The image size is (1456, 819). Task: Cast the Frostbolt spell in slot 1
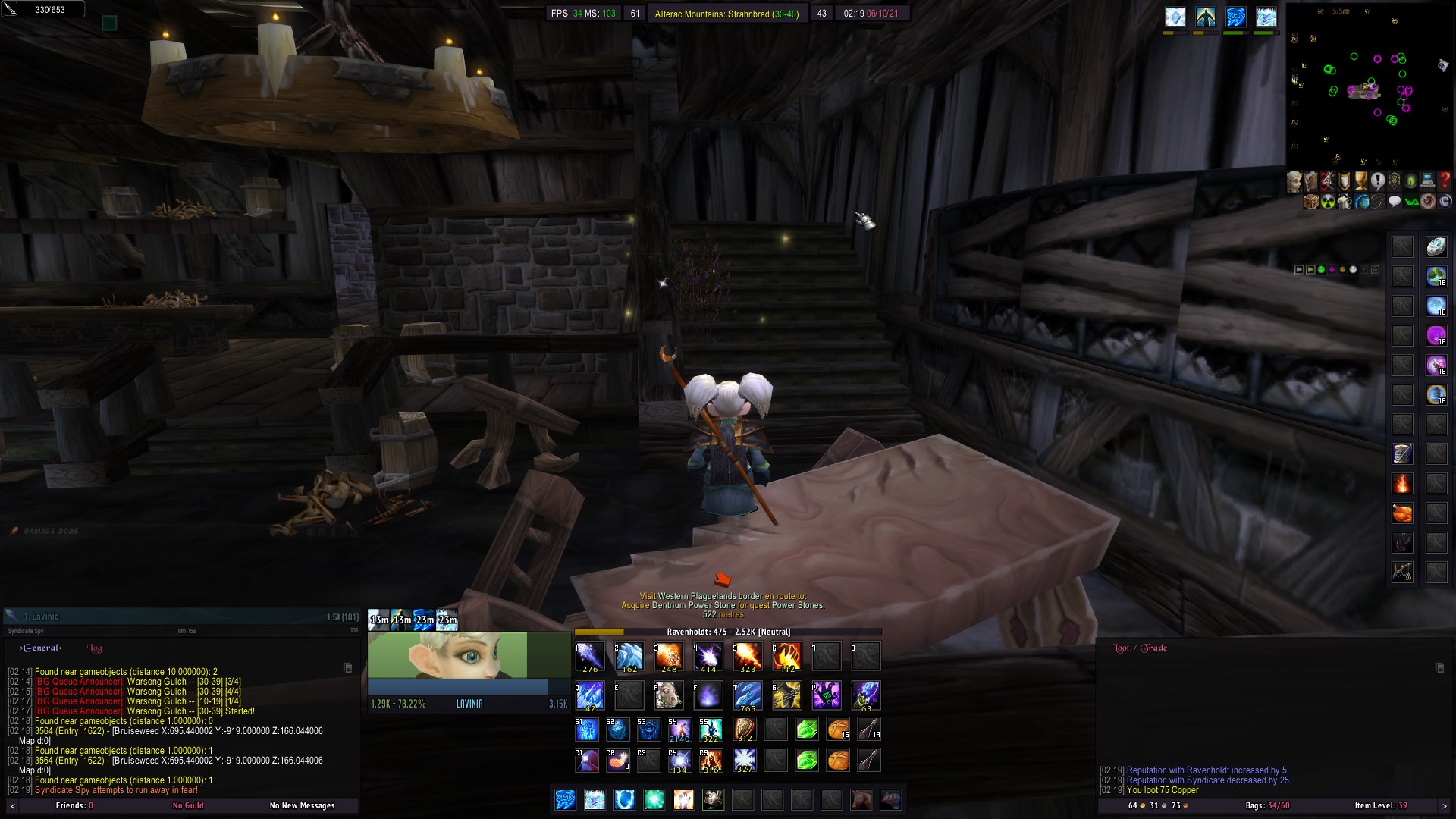pyautogui.click(x=589, y=656)
